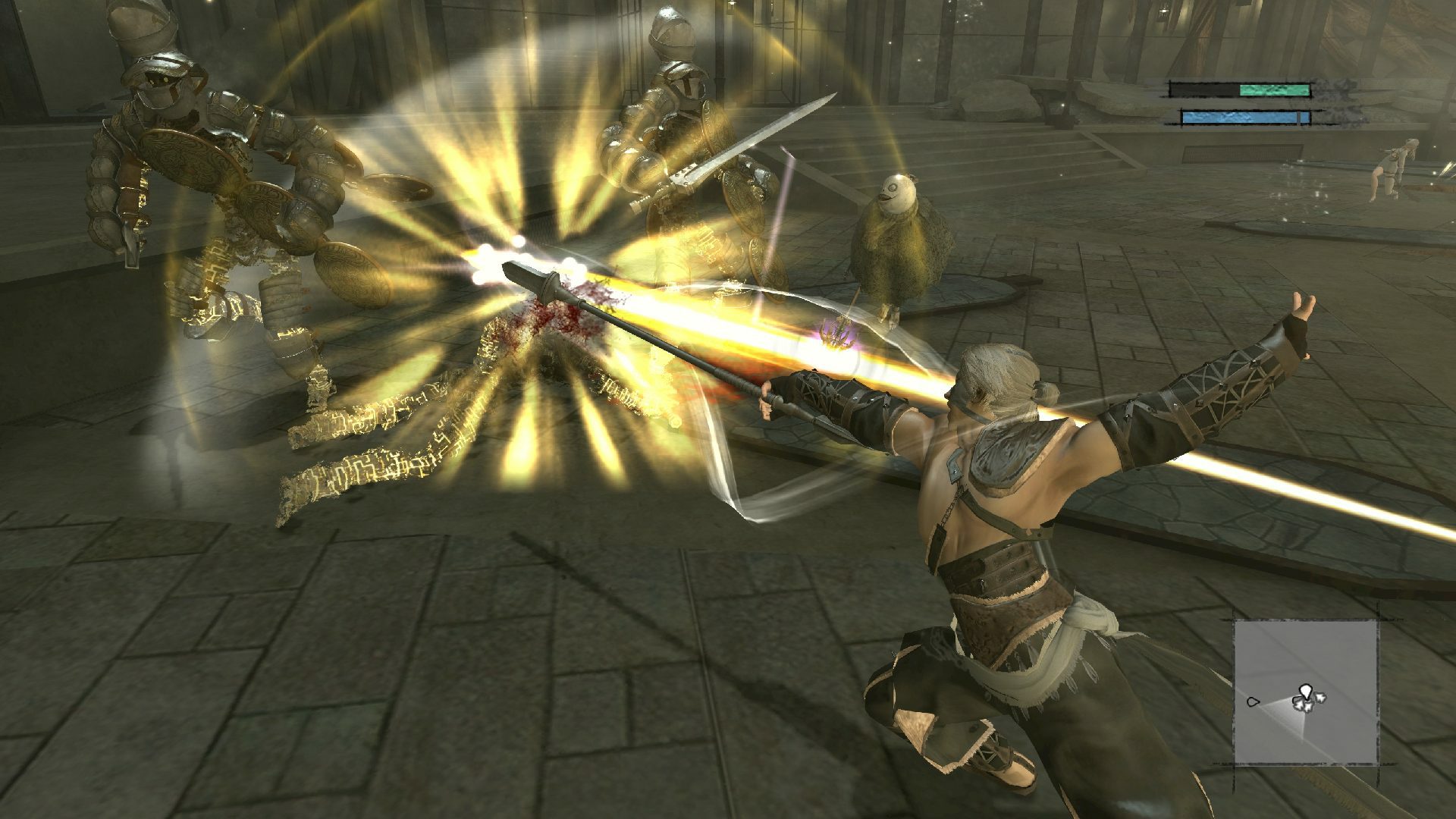Click the cluster of enemy markers on the minimap
The image size is (1456, 819).
tap(1307, 704)
